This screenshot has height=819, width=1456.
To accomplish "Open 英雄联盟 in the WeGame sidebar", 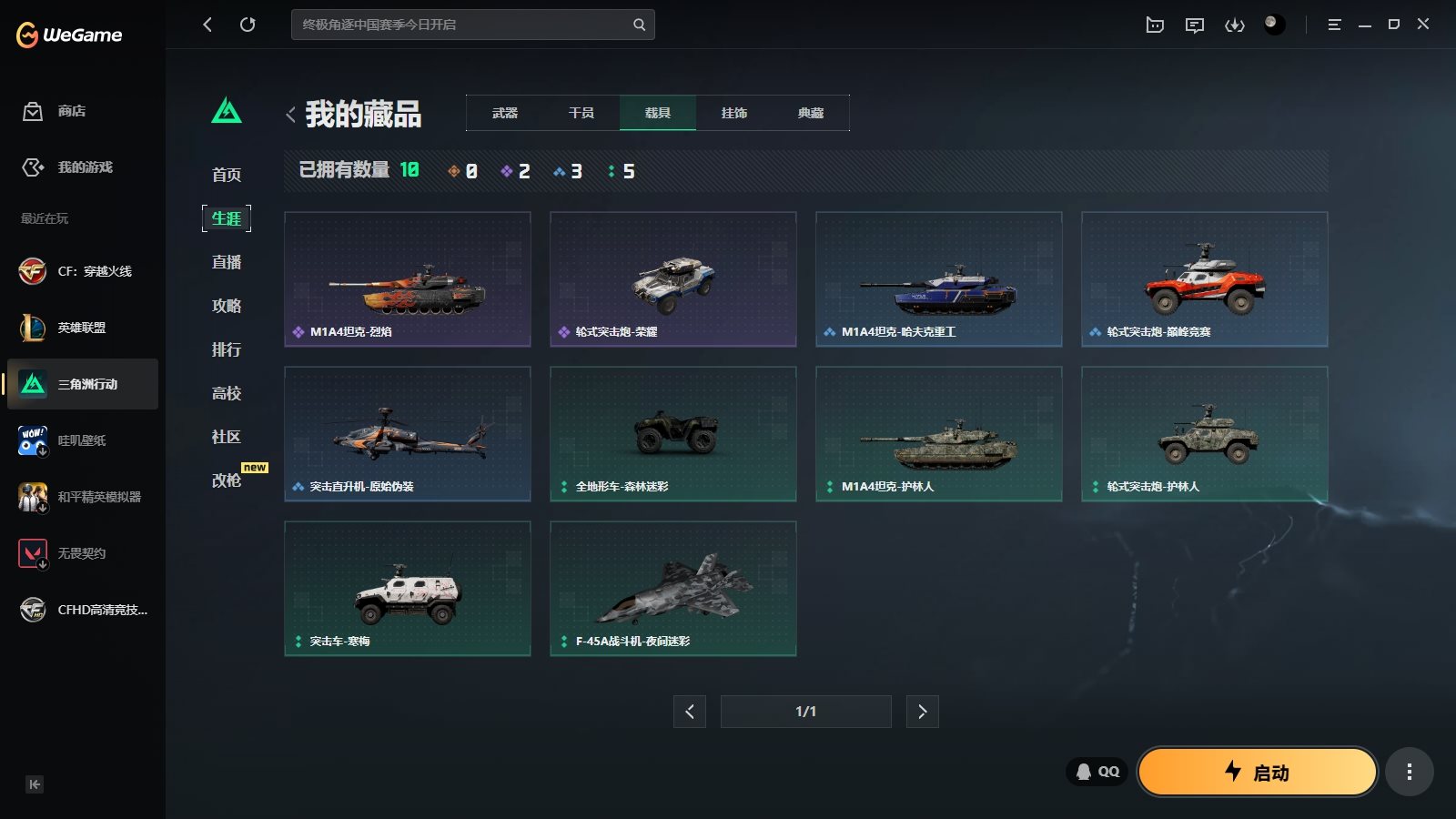I will 81,328.
